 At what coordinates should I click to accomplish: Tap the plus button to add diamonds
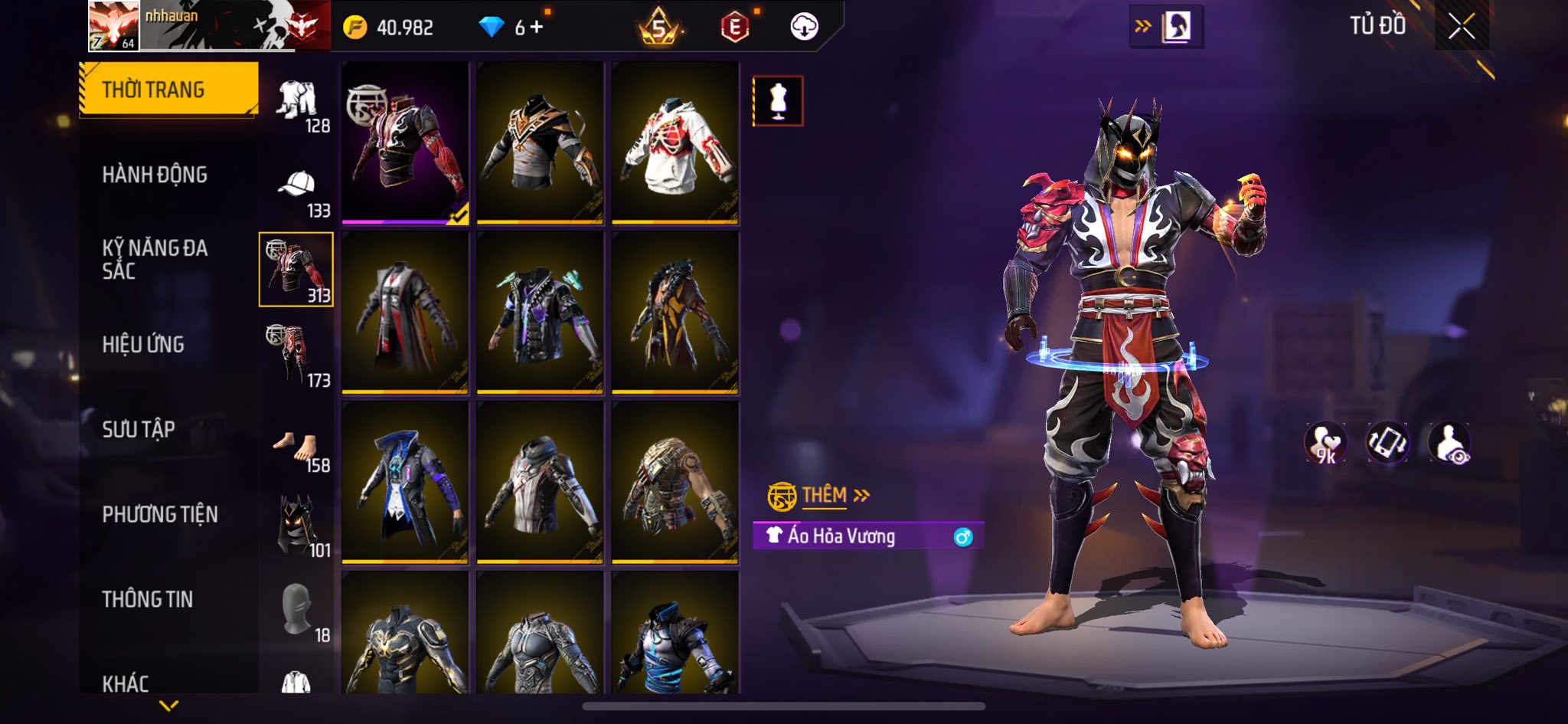pos(537,28)
